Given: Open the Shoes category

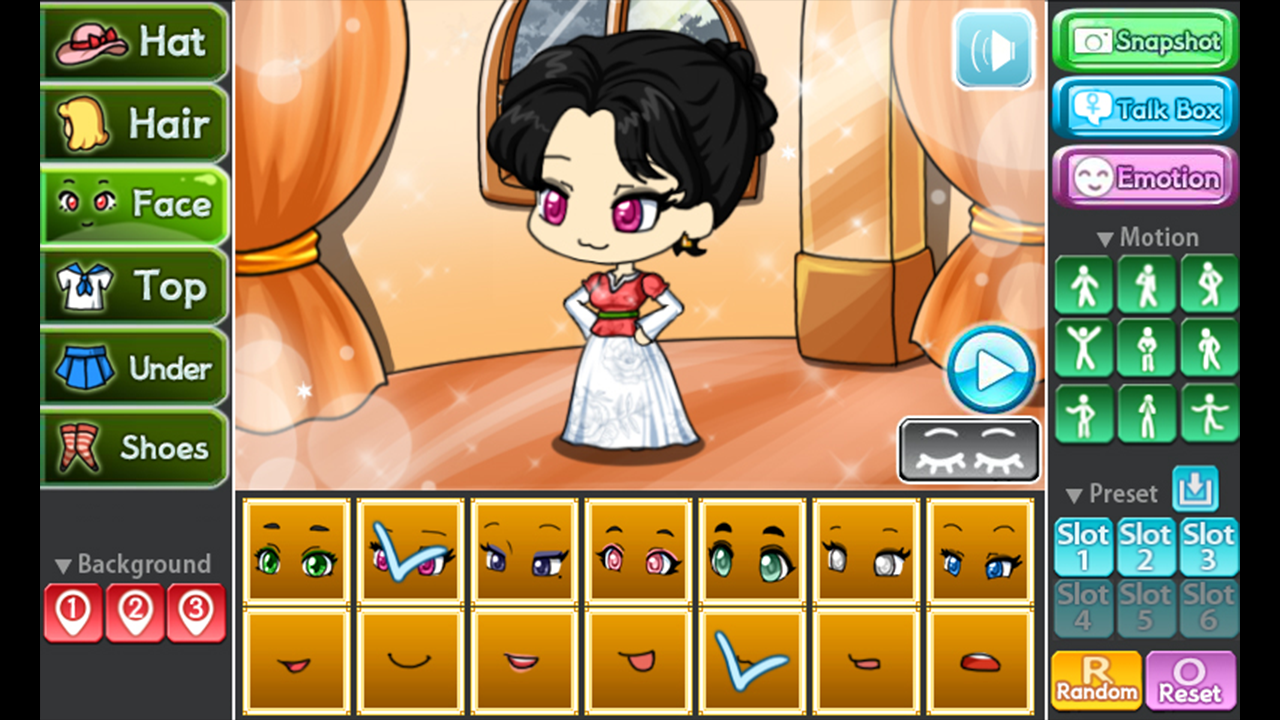Looking at the screenshot, I should click(x=135, y=448).
